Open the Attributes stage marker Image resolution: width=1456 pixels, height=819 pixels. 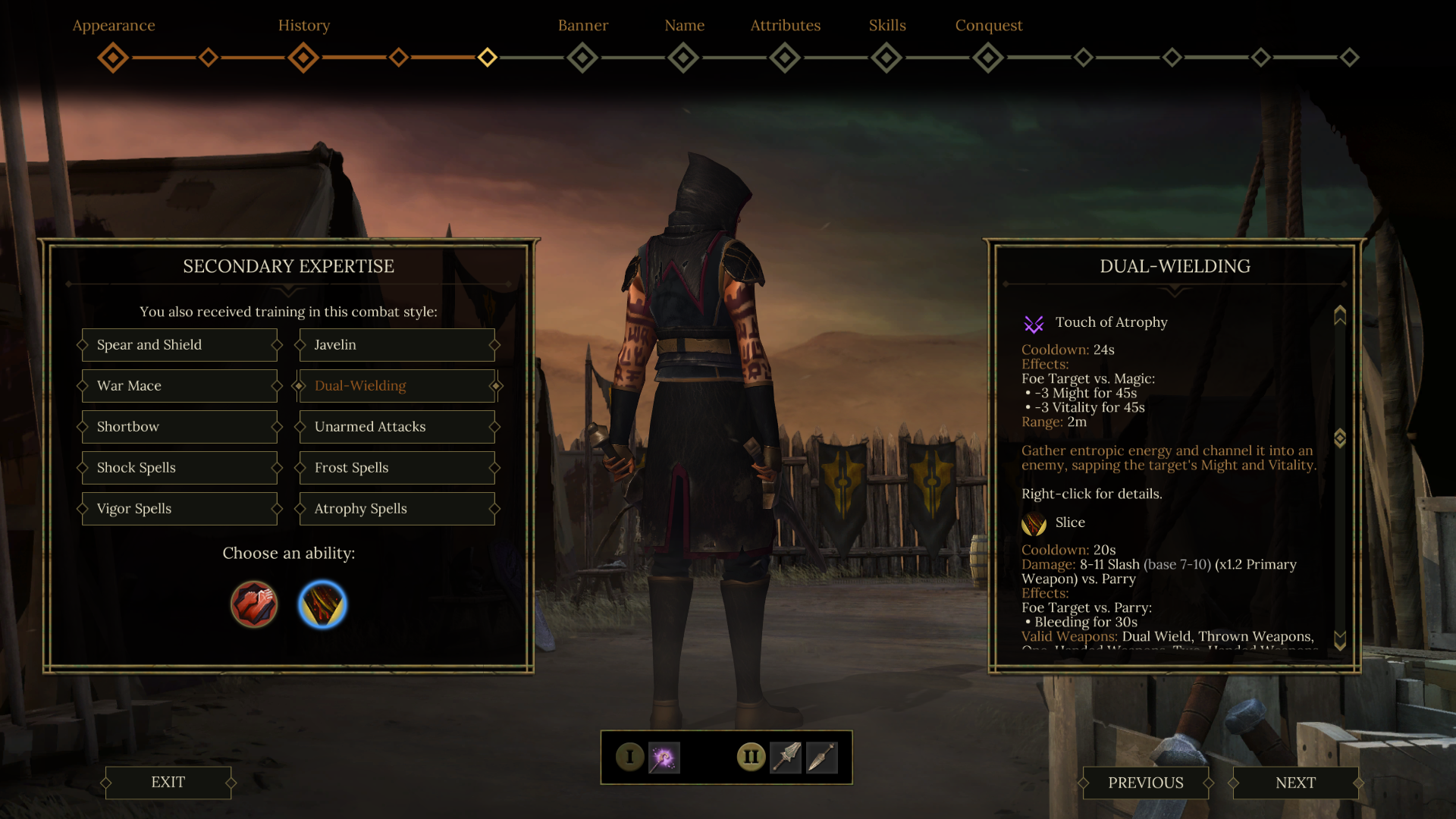point(785,58)
